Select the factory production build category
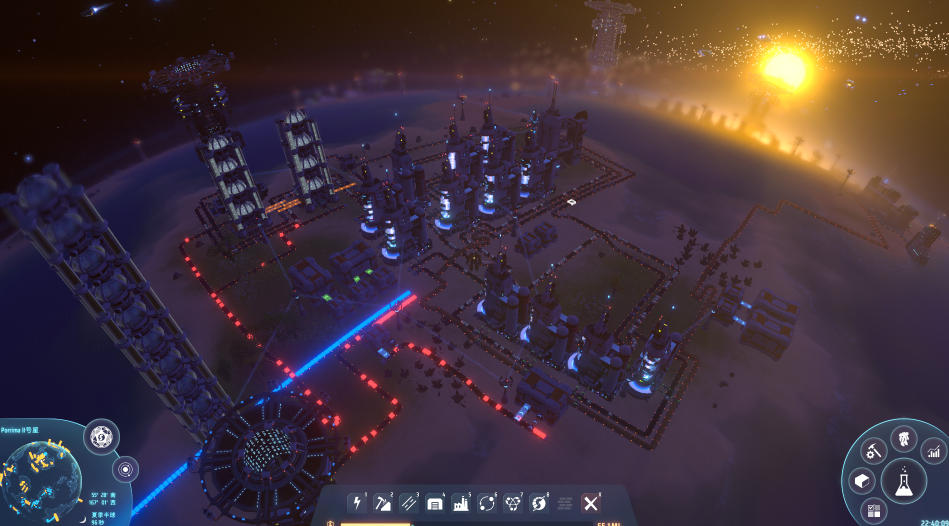Screen dimensions: 949x526 tap(461, 503)
